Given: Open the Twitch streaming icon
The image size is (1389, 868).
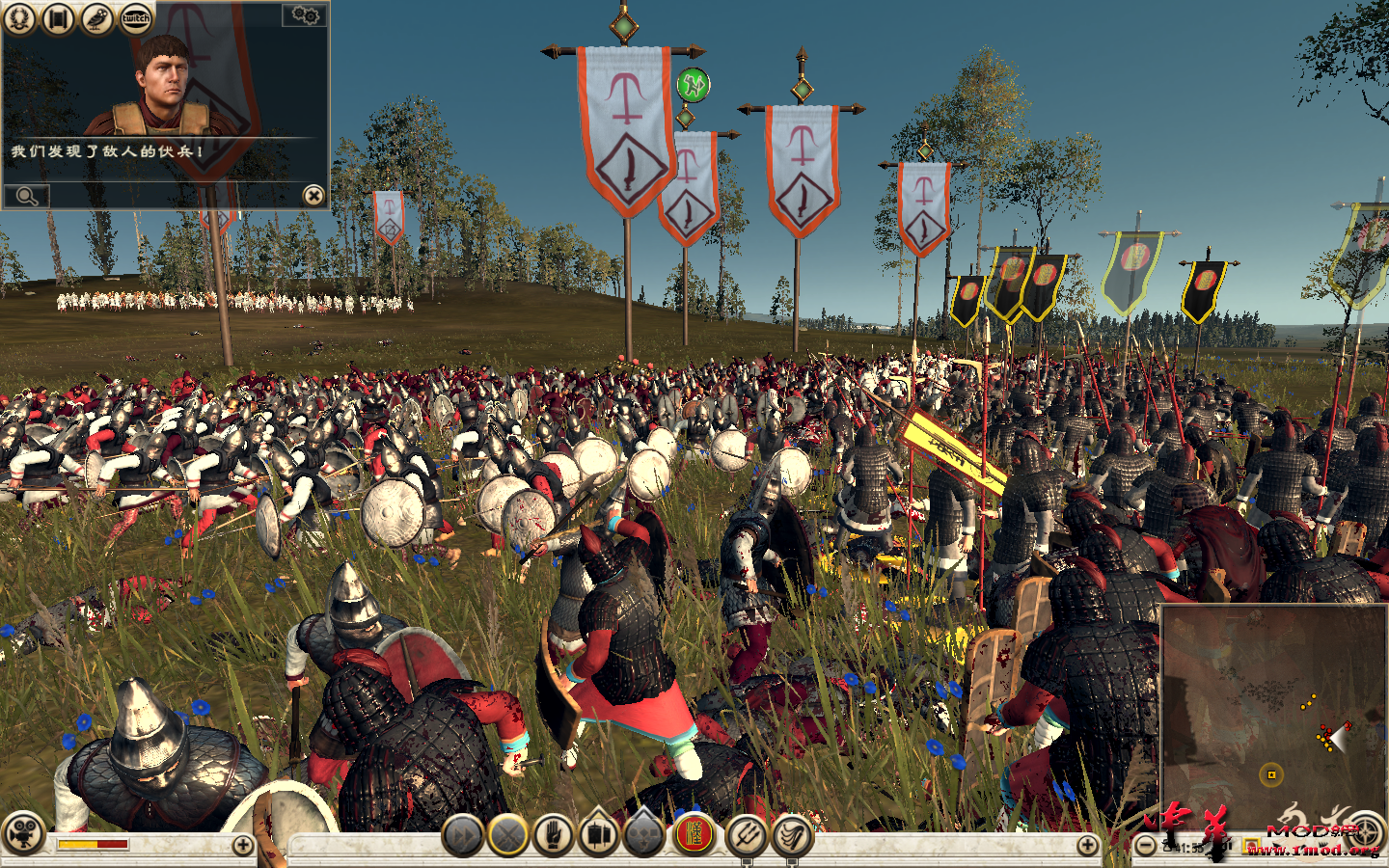Looking at the screenshot, I should (x=135, y=18).
